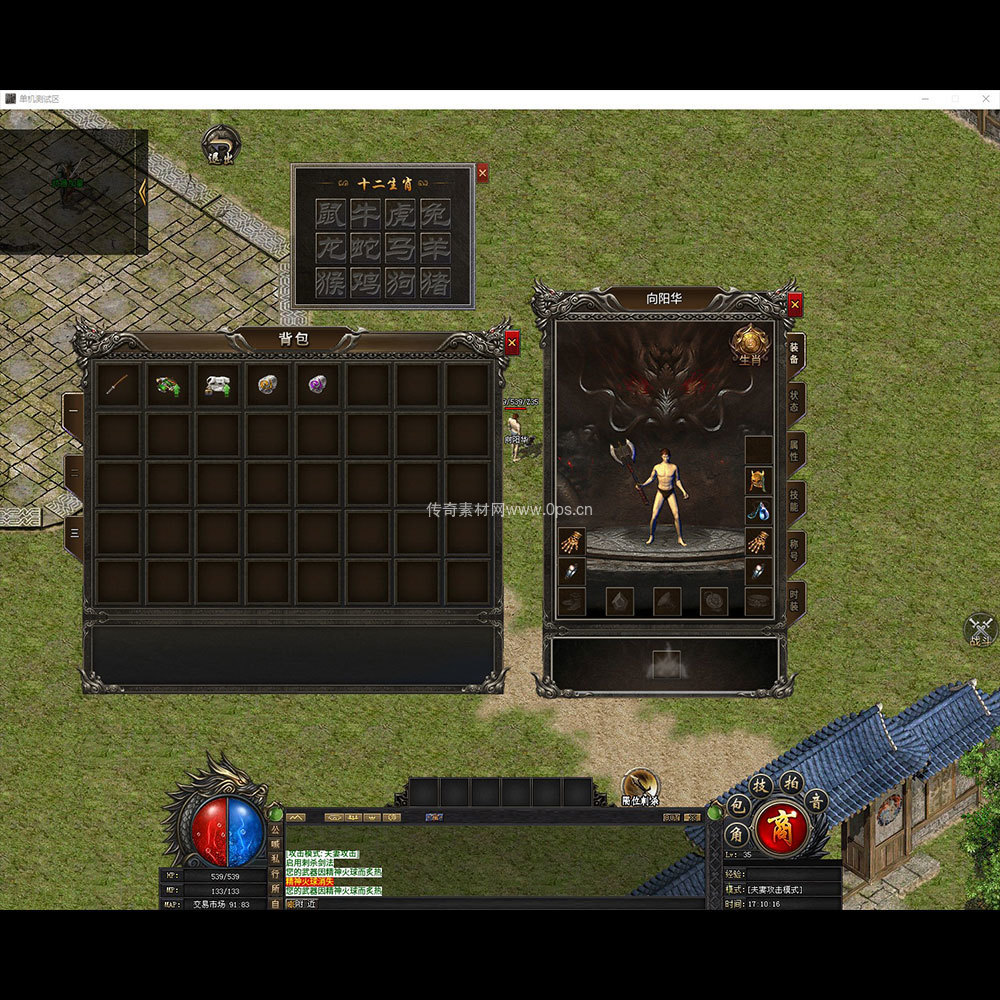
Task: Close the 向阳华 character window
Action: pyautogui.click(x=795, y=304)
